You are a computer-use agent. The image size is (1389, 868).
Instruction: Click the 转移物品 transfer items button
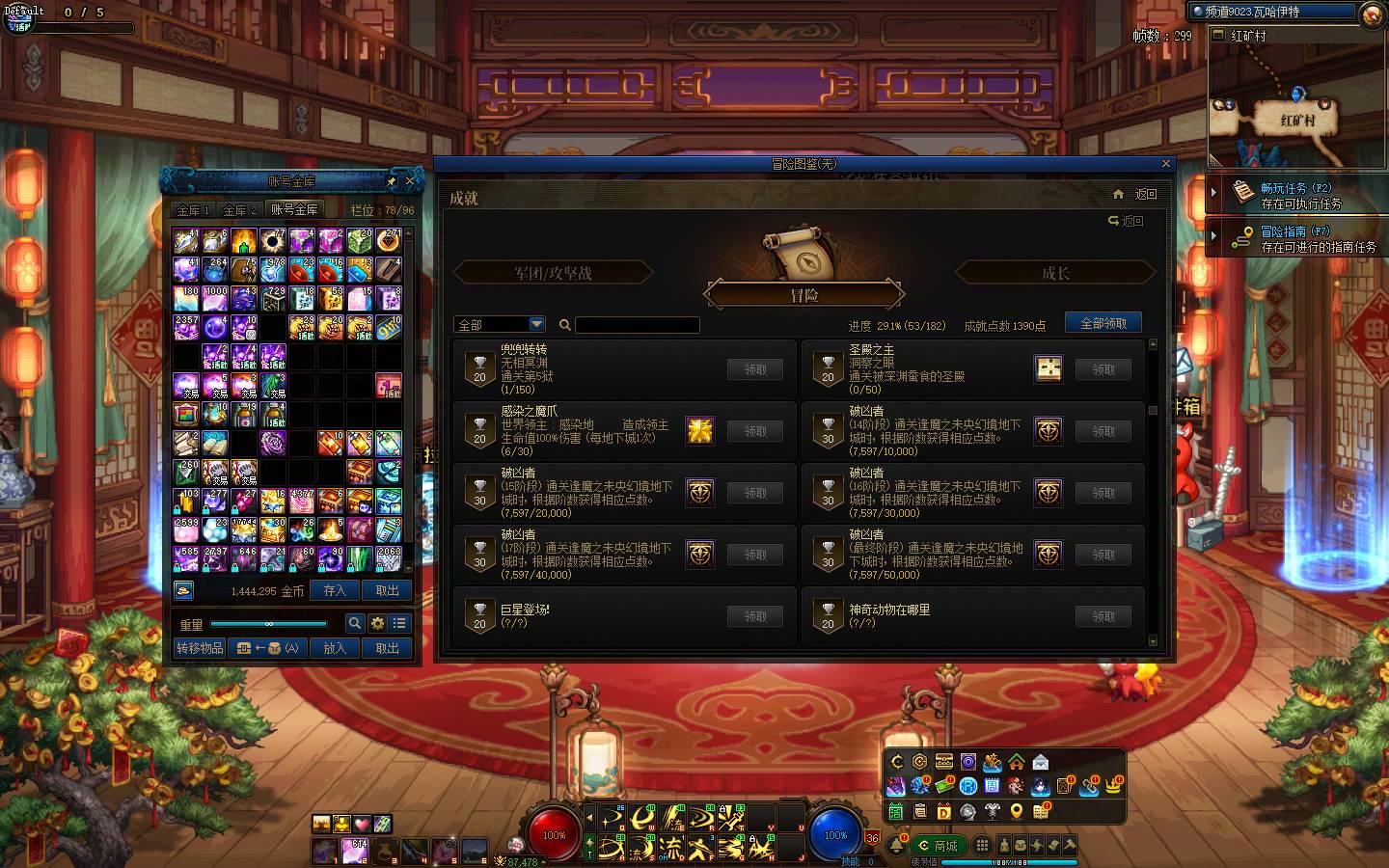(200, 648)
